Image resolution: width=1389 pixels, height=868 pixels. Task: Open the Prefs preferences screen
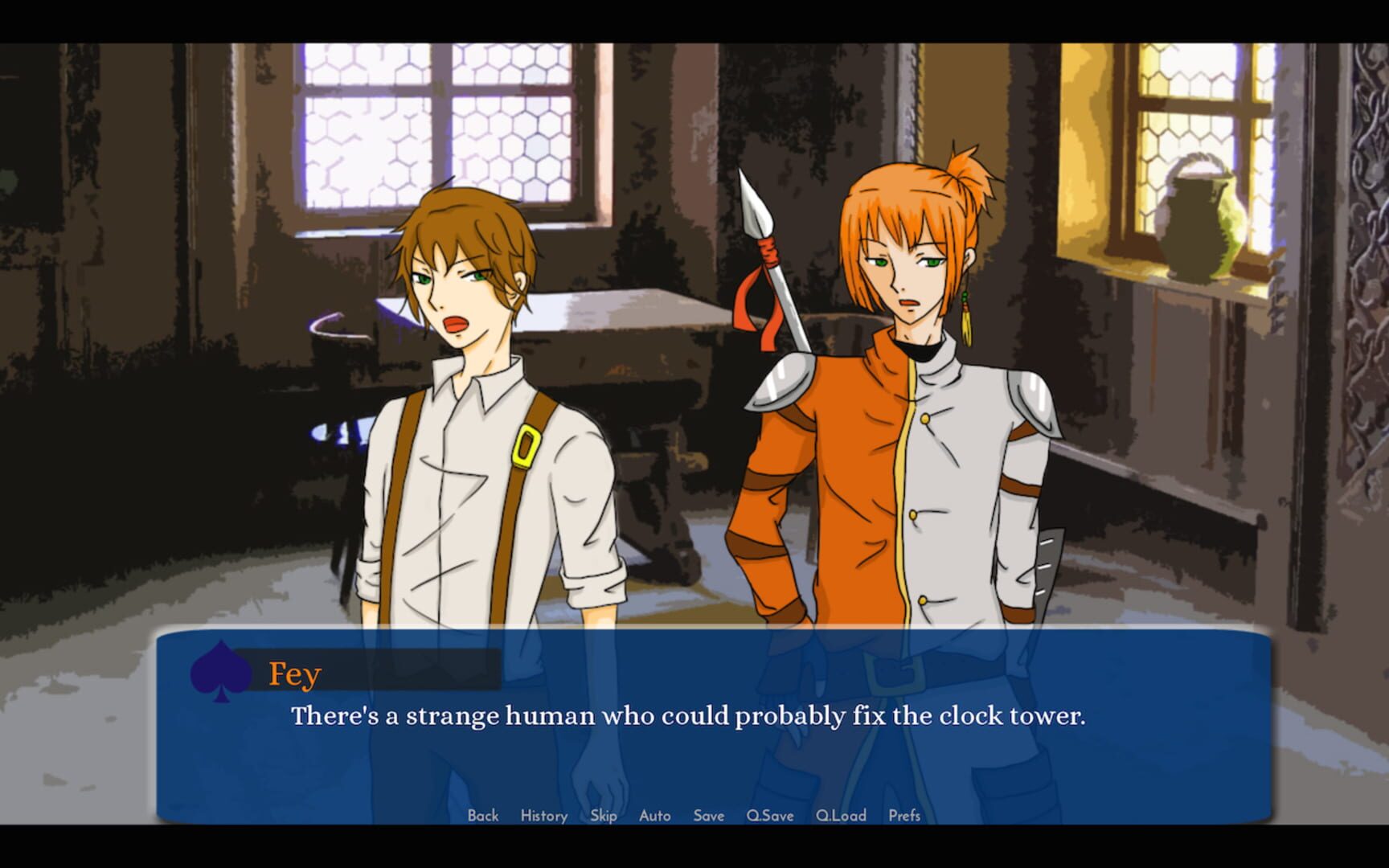(x=903, y=815)
